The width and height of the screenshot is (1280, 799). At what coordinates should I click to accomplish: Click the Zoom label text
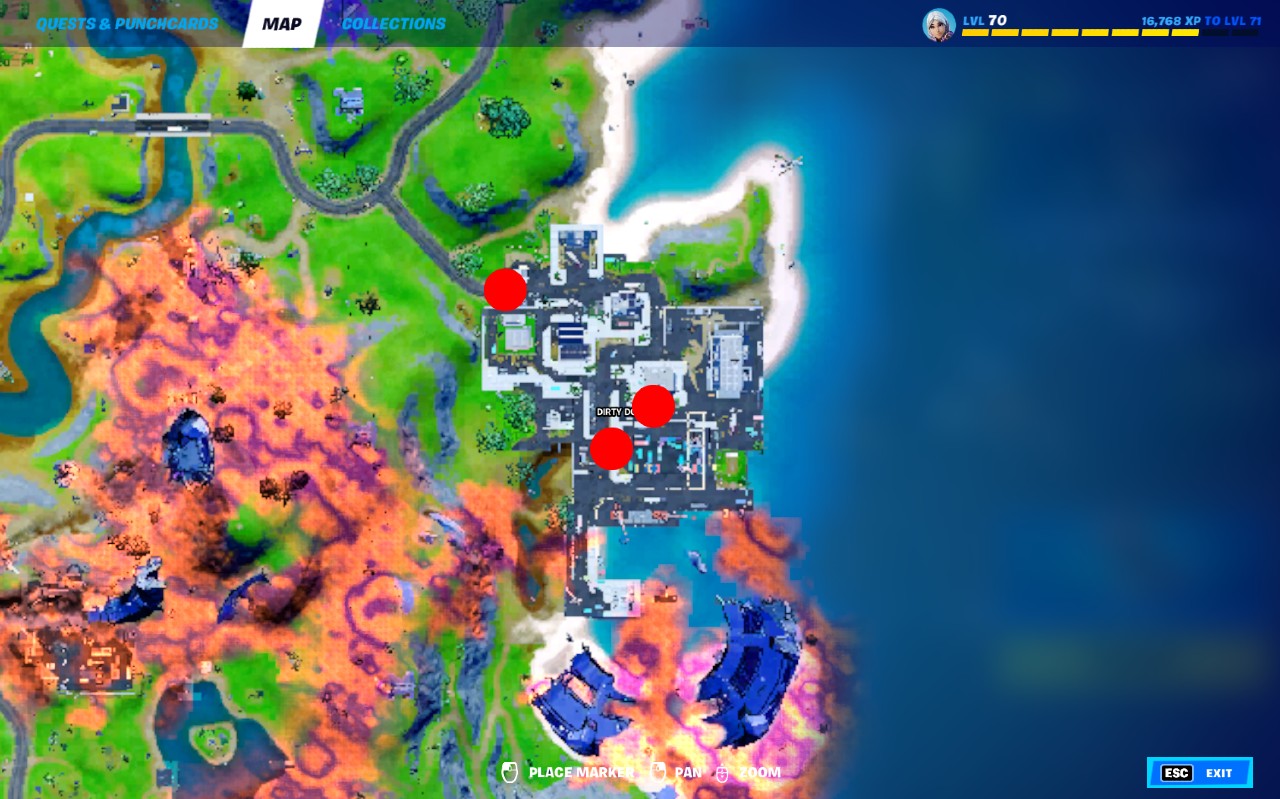[759, 772]
